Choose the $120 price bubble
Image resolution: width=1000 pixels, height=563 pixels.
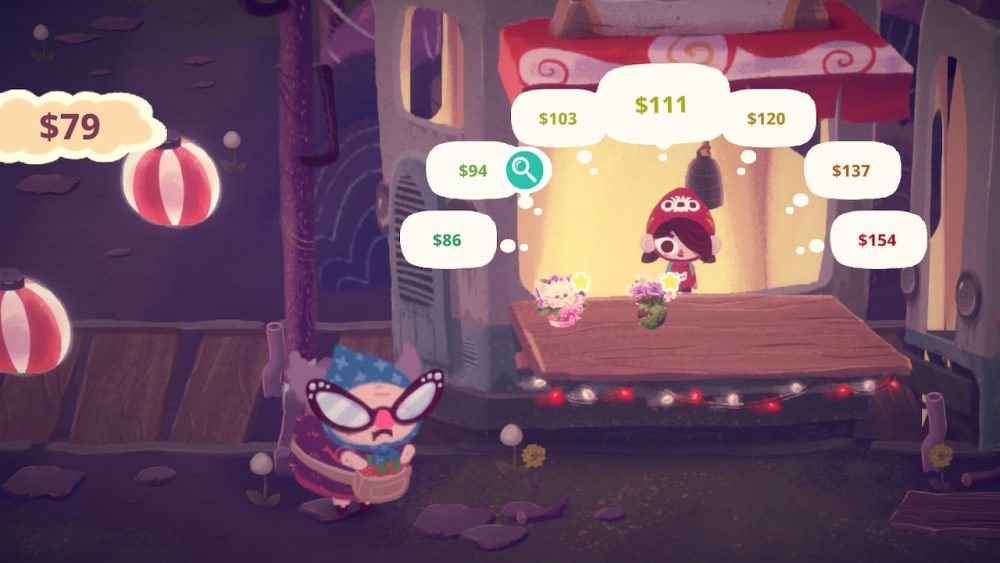click(x=767, y=119)
